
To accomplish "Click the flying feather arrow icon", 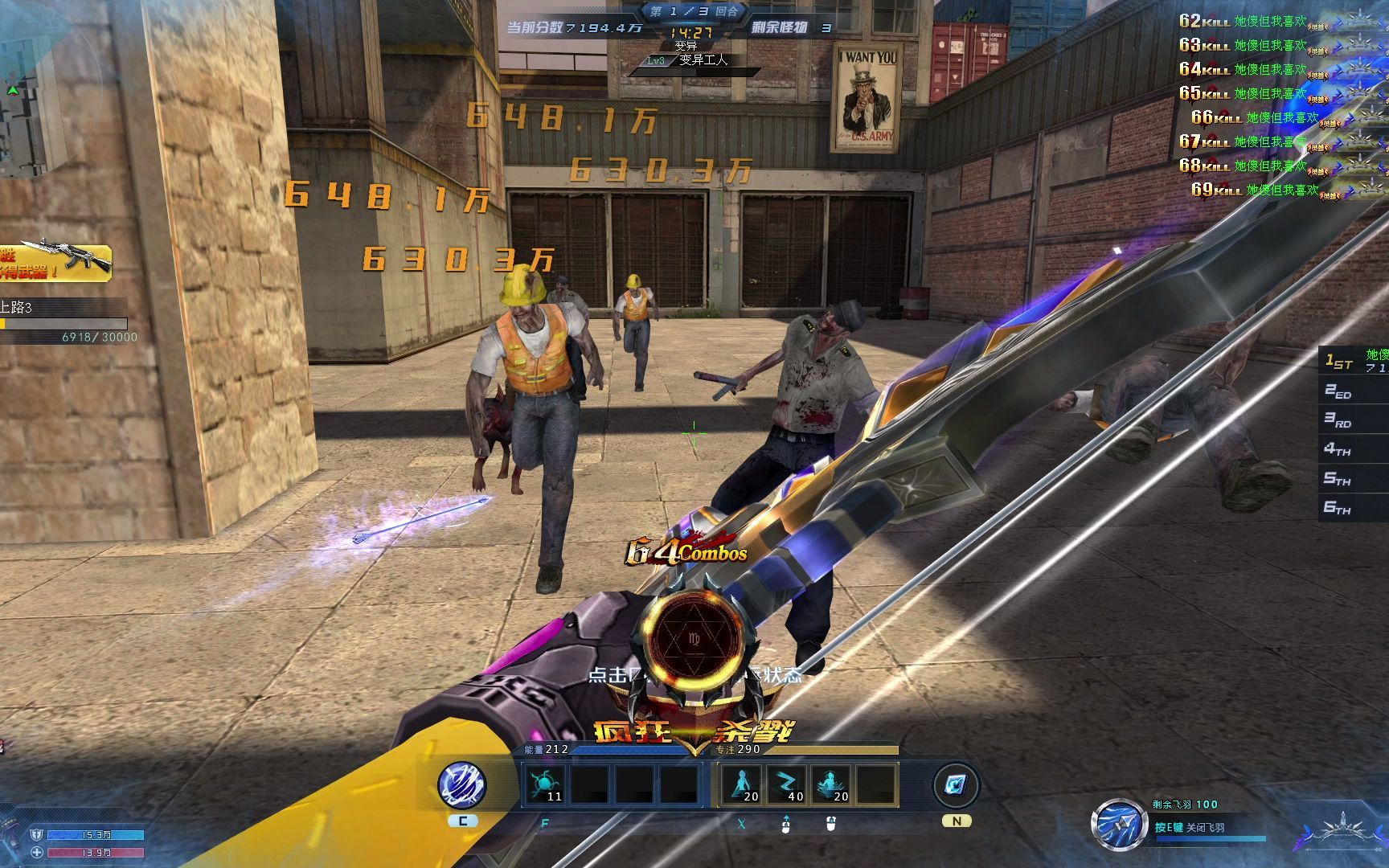I will [1119, 825].
